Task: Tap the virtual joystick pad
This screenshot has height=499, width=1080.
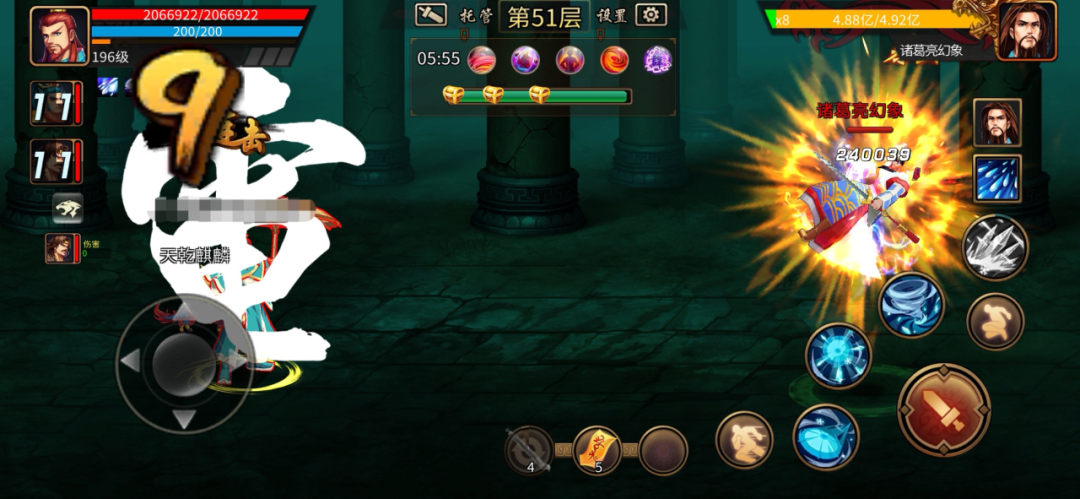Action: tap(183, 360)
